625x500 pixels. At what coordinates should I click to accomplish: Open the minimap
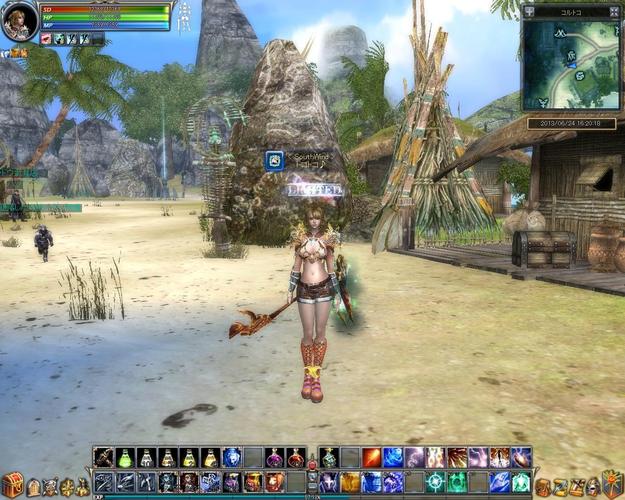571,64
